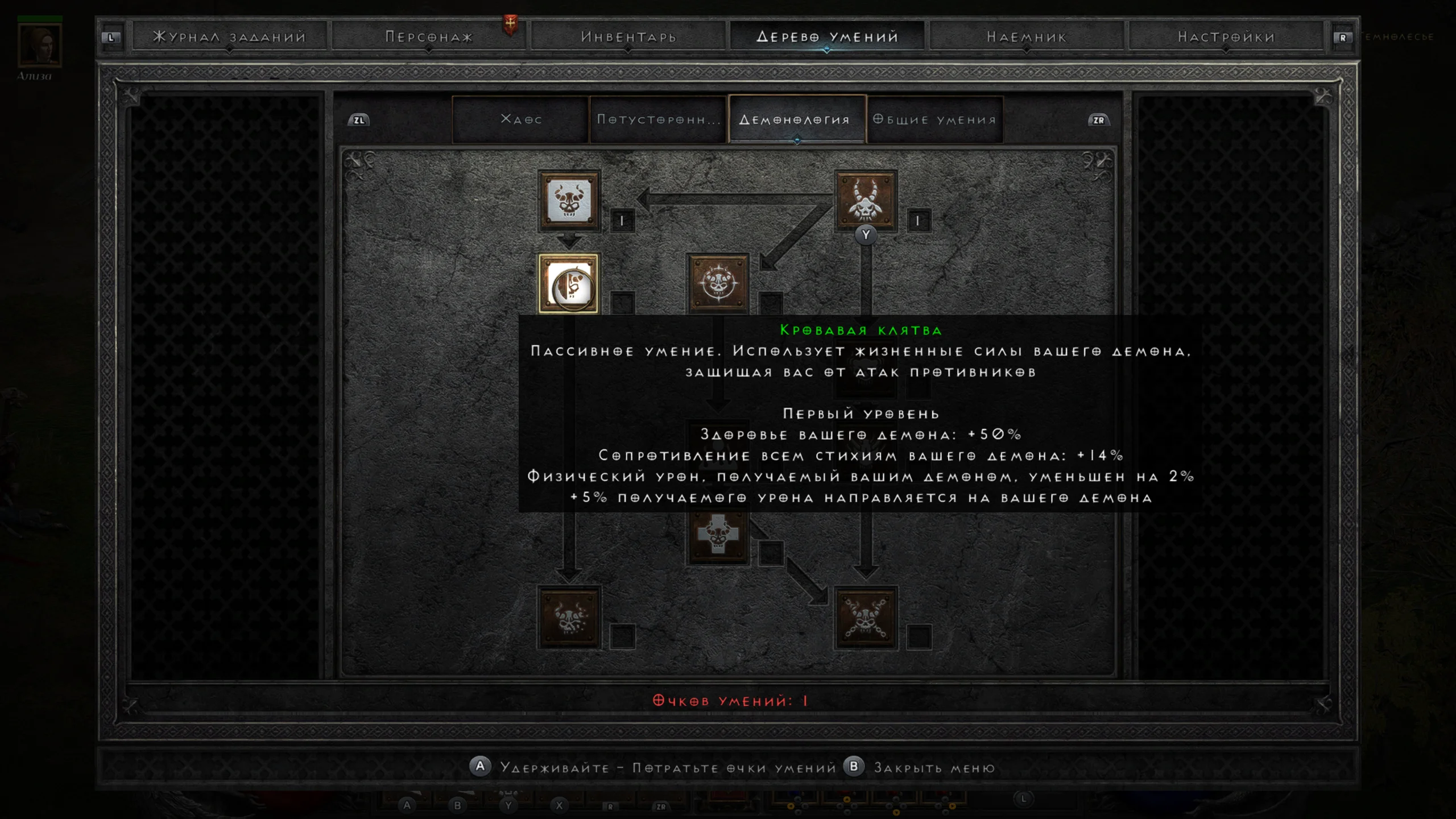Choose the horned demon face skill above Кровавая клятва

(x=569, y=201)
